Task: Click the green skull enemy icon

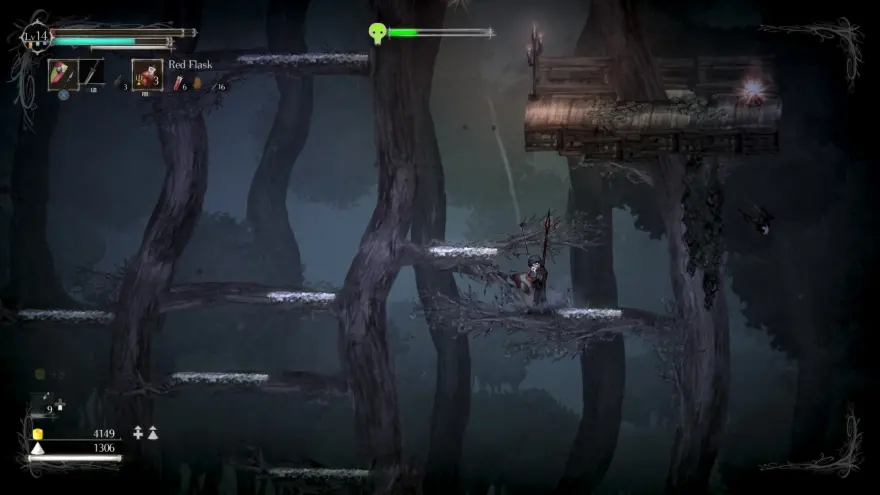Action: 377,33
